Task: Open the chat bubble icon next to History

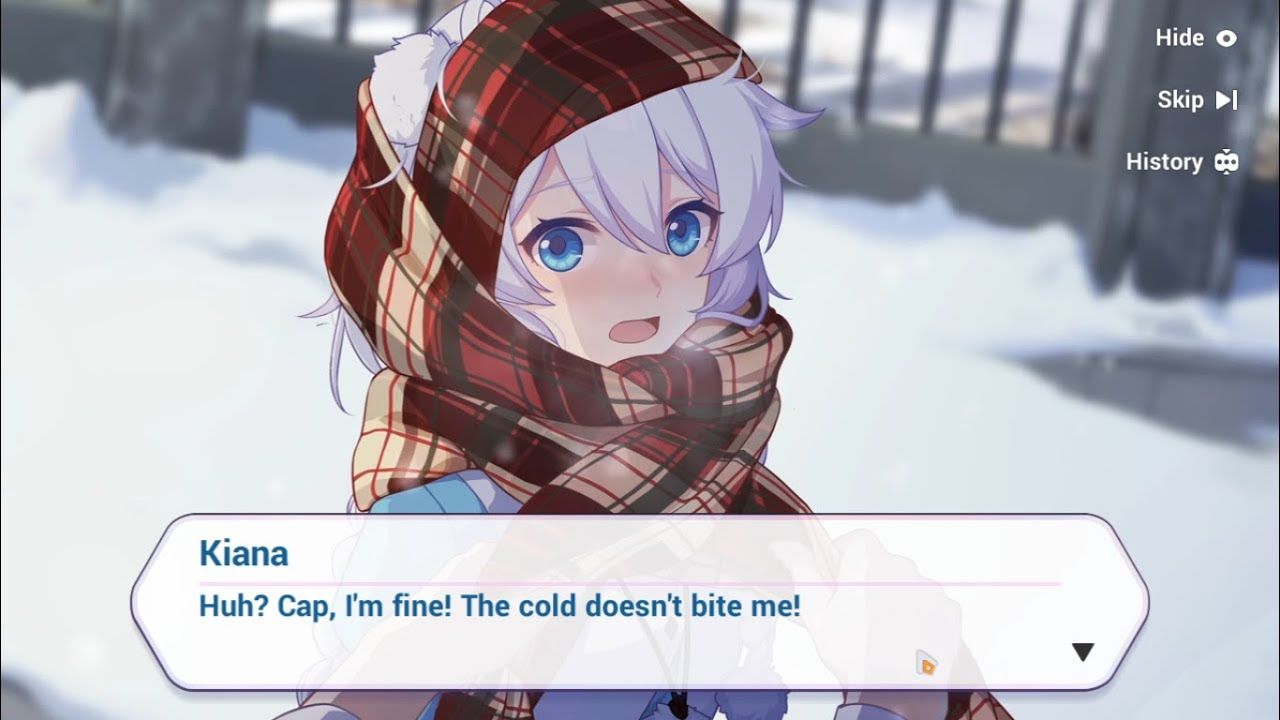Action: (x=1226, y=161)
